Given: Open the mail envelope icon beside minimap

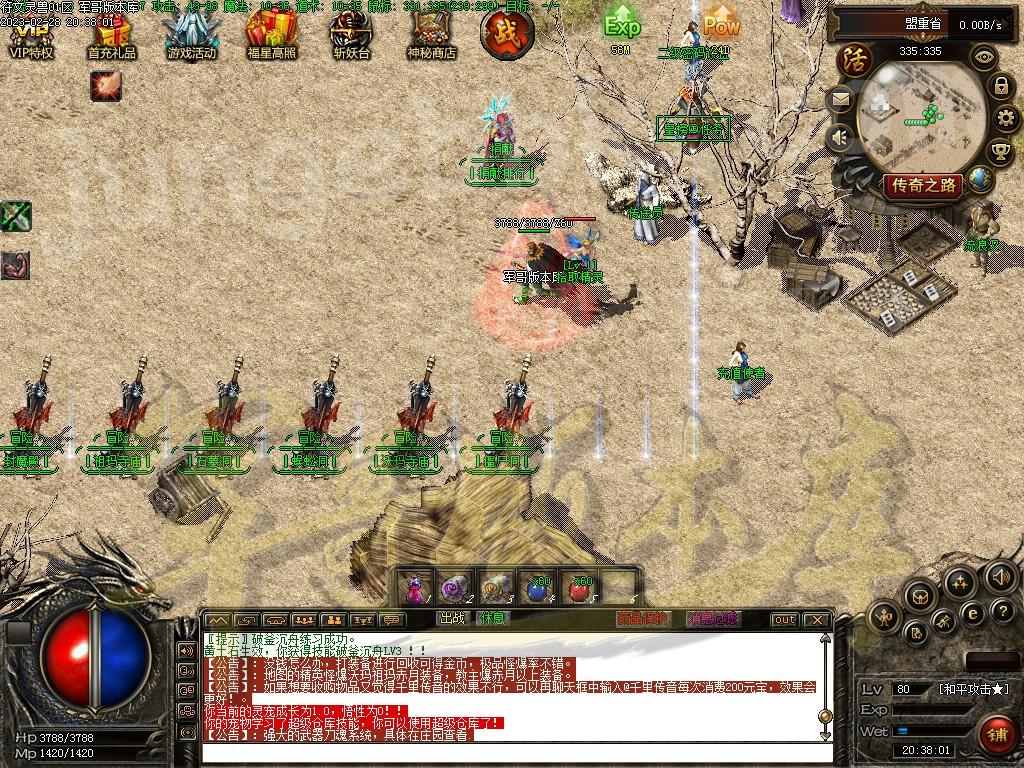Looking at the screenshot, I should click(840, 98).
